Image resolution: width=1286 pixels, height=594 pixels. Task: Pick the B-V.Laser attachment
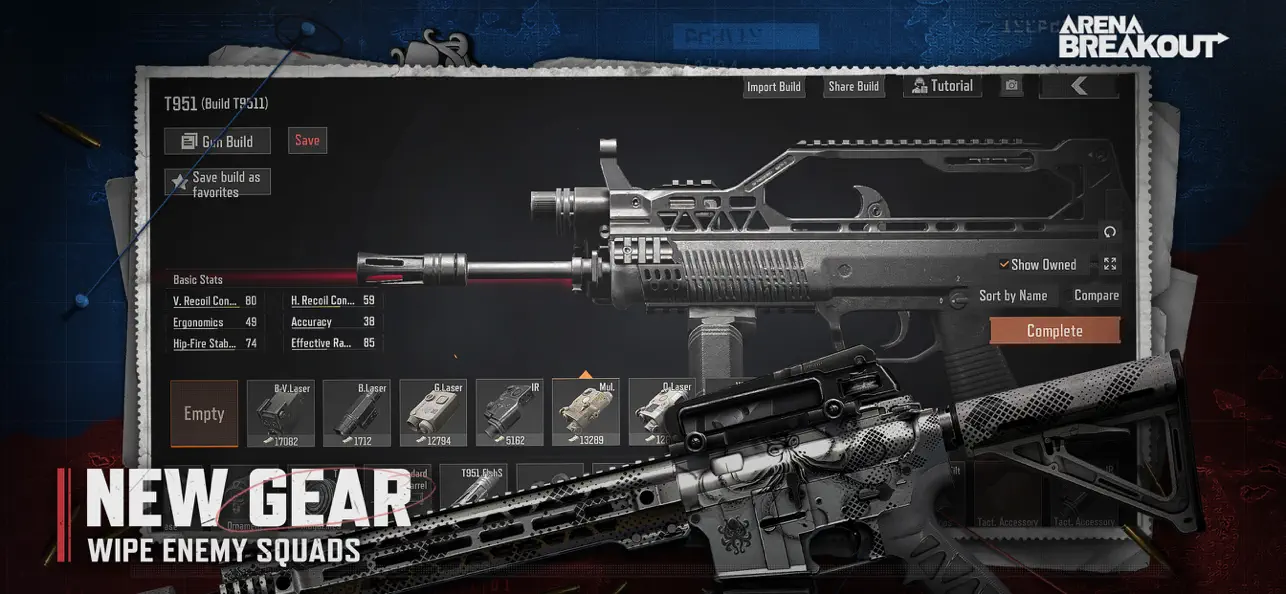pyautogui.click(x=281, y=413)
